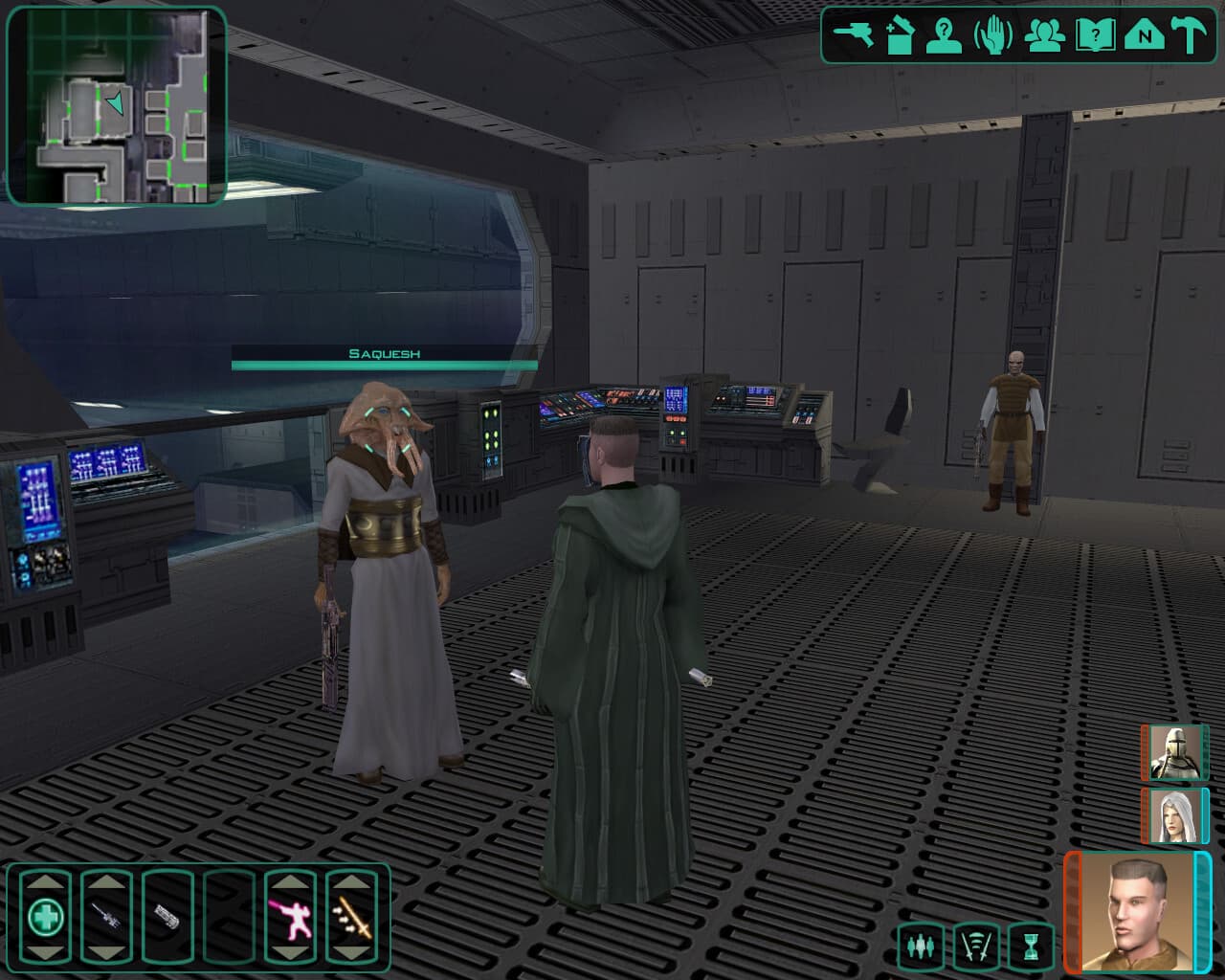
Task: Toggle Stealth Mode with the swords icon
Action: [977, 944]
